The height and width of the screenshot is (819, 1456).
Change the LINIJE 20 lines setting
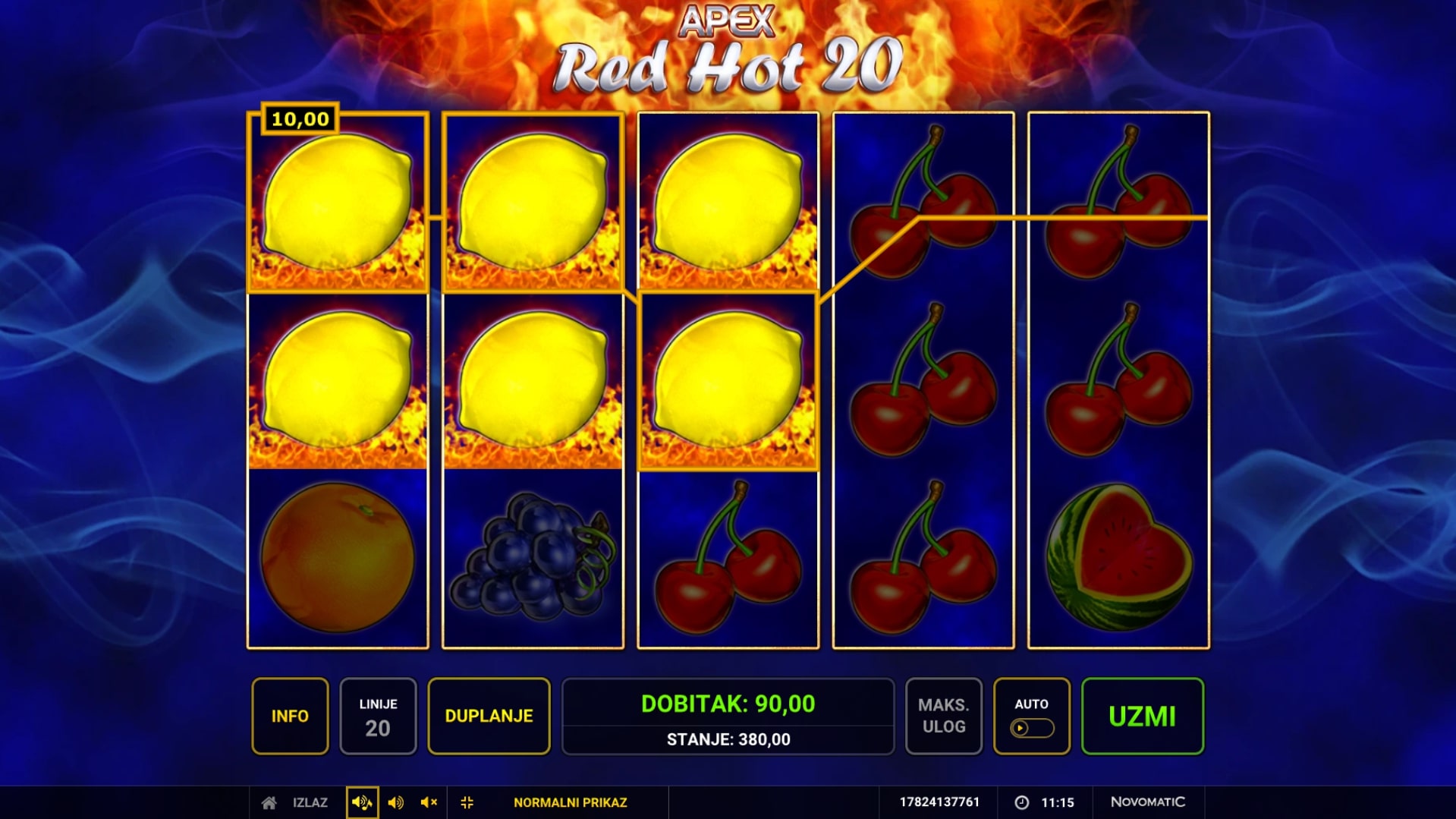pyautogui.click(x=378, y=716)
